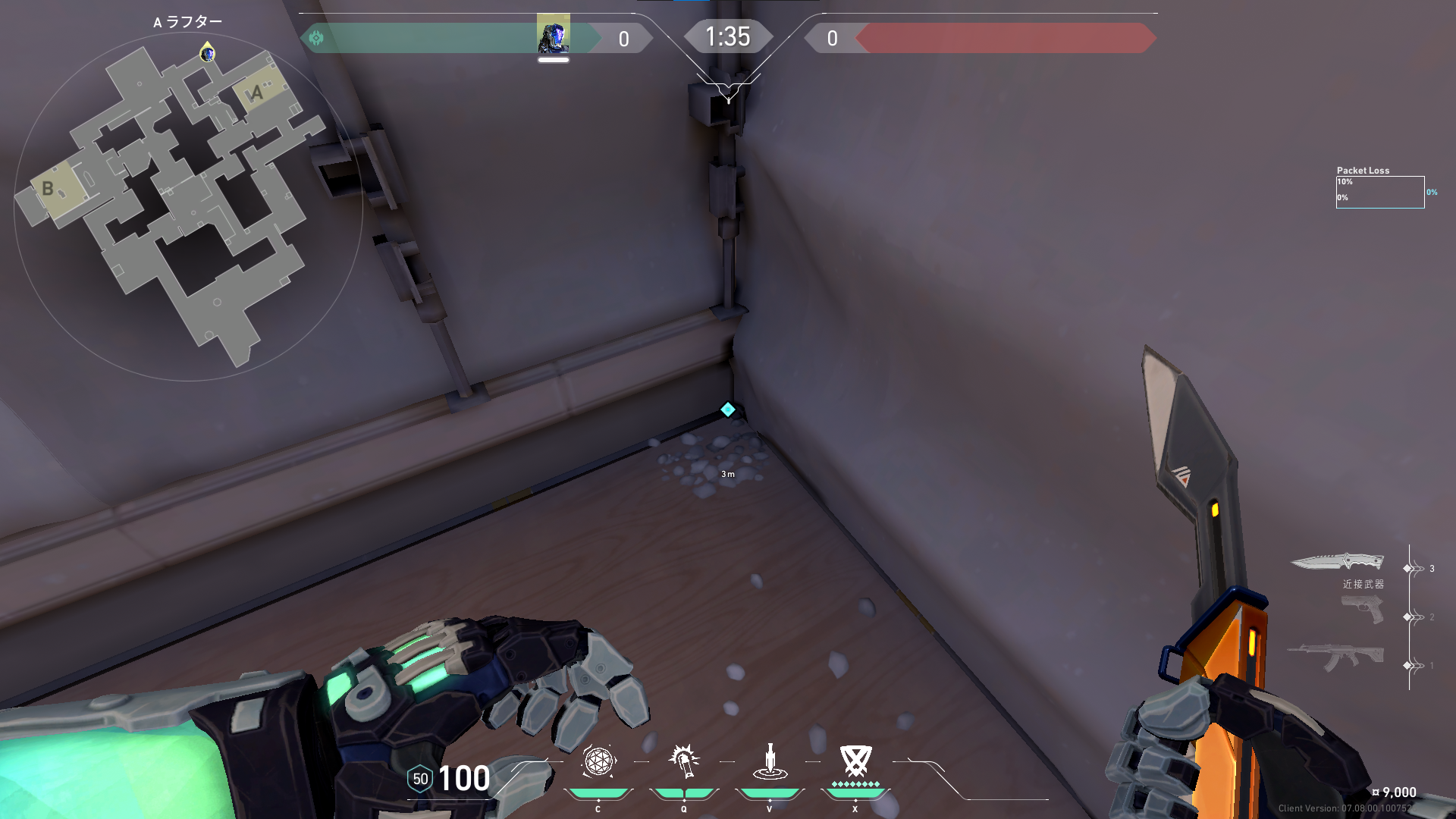The height and width of the screenshot is (819, 1456).
Task: Select the rifle primary weapon slot
Action: (x=1336, y=657)
